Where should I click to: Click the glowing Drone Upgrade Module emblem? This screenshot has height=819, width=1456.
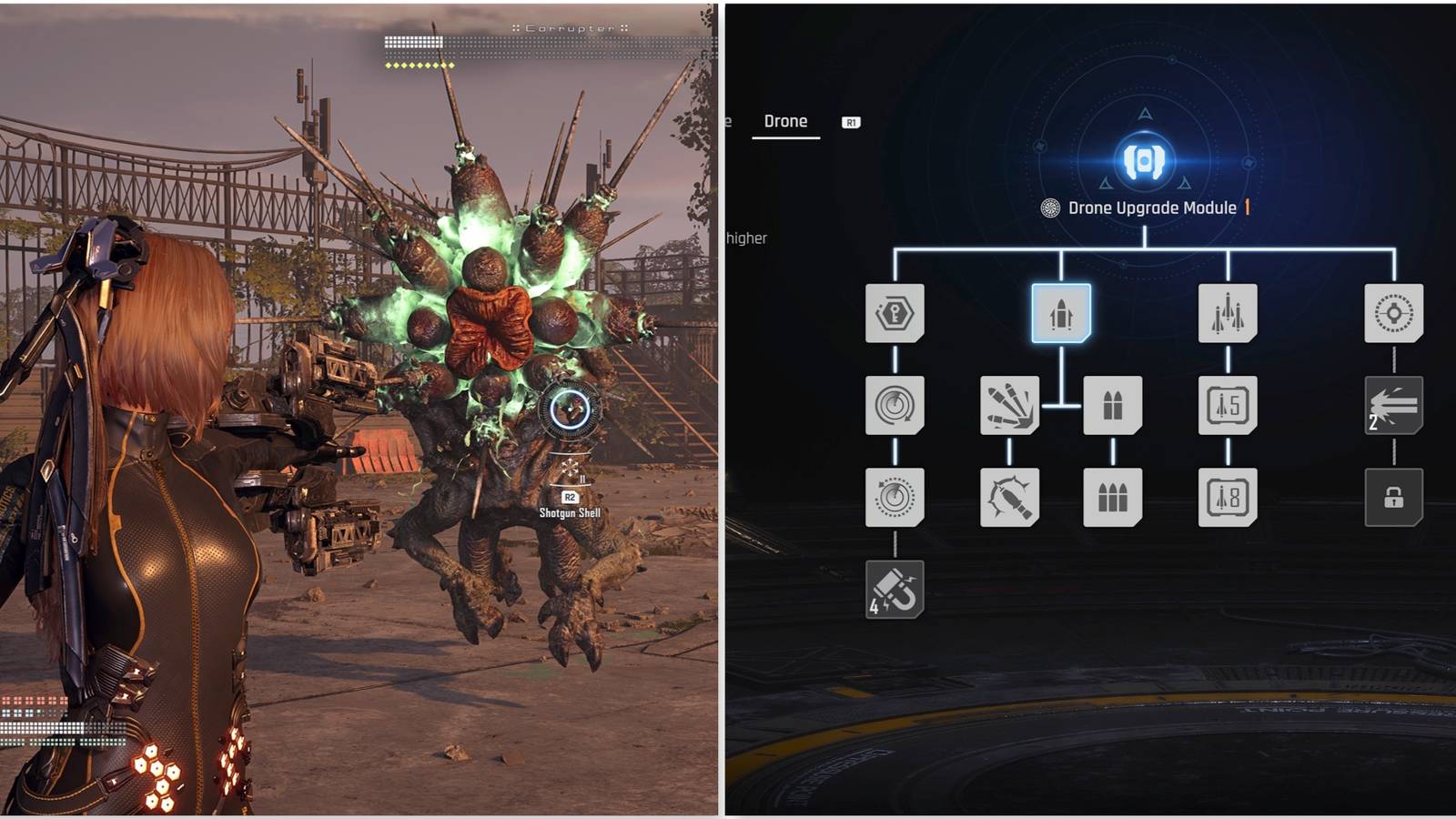[x=1145, y=162]
